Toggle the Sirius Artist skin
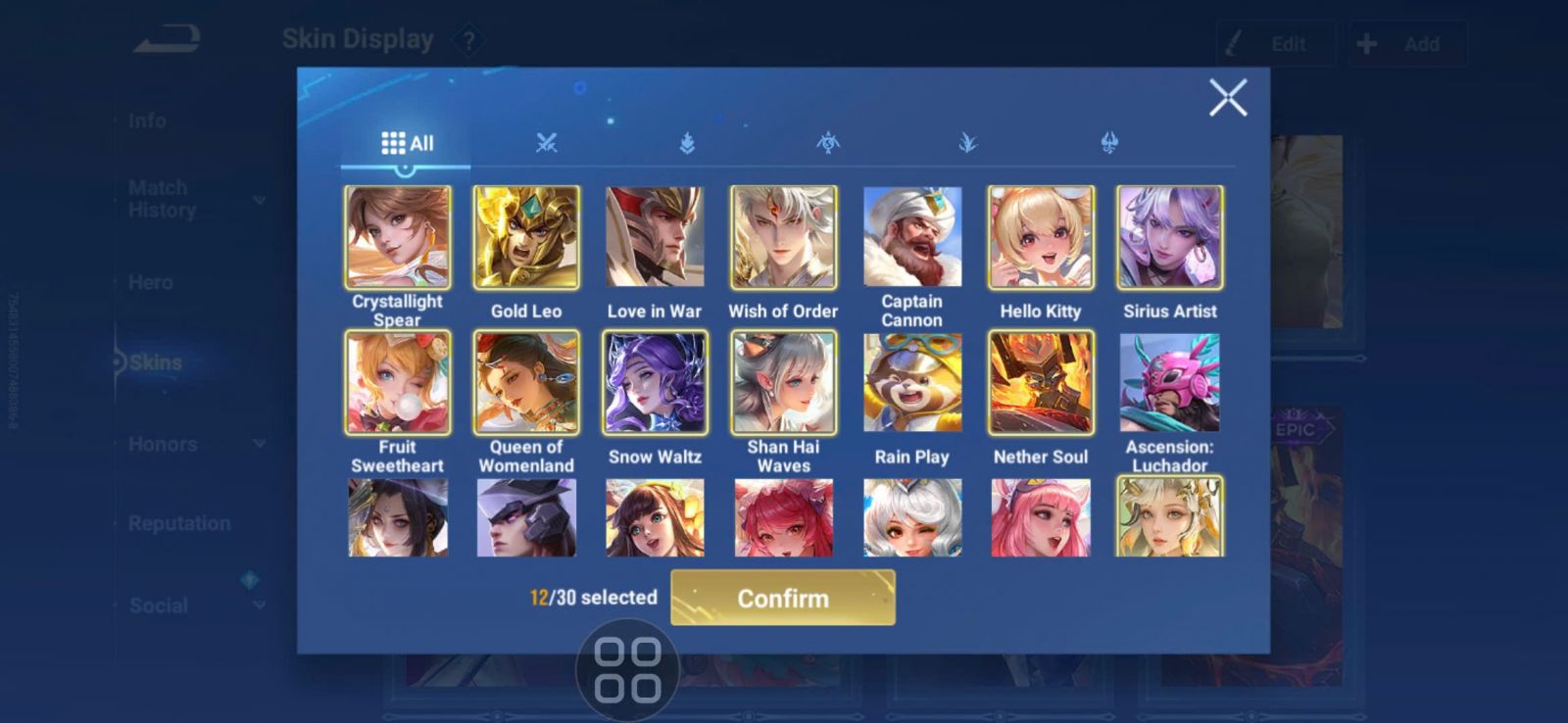This screenshot has width=1568, height=723. click(1170, 238)
